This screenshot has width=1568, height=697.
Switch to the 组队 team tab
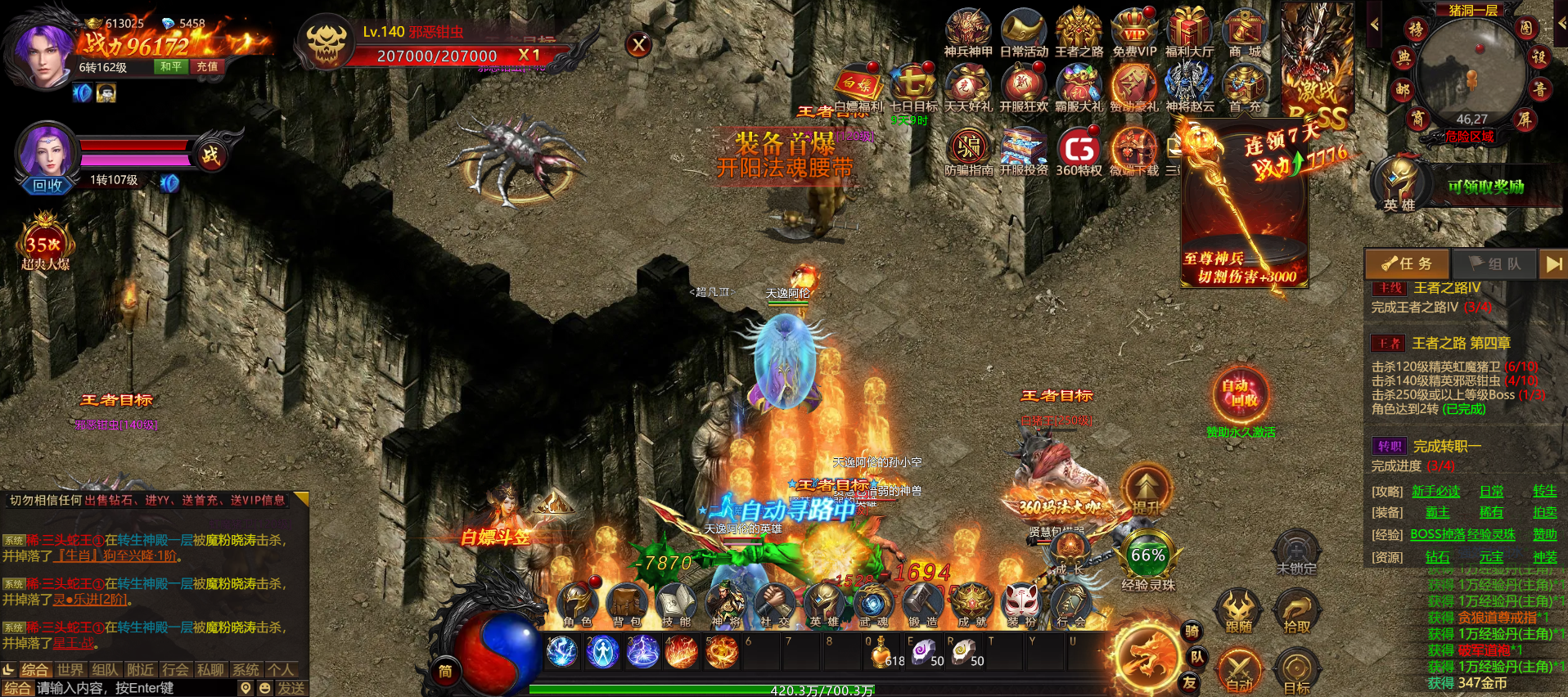click(1494, 263)
